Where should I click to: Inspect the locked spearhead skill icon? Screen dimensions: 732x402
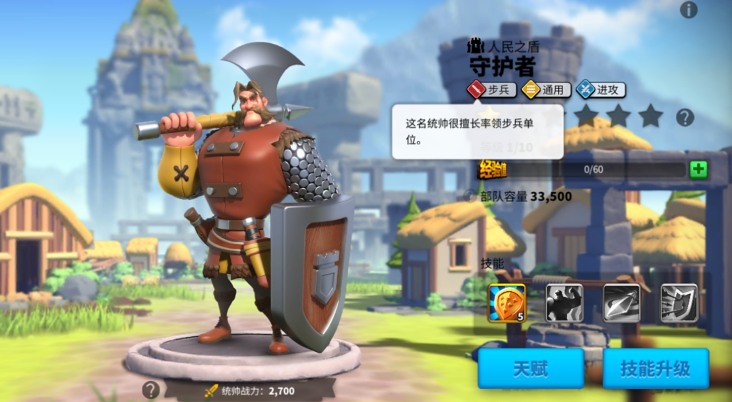click(621, 303)
